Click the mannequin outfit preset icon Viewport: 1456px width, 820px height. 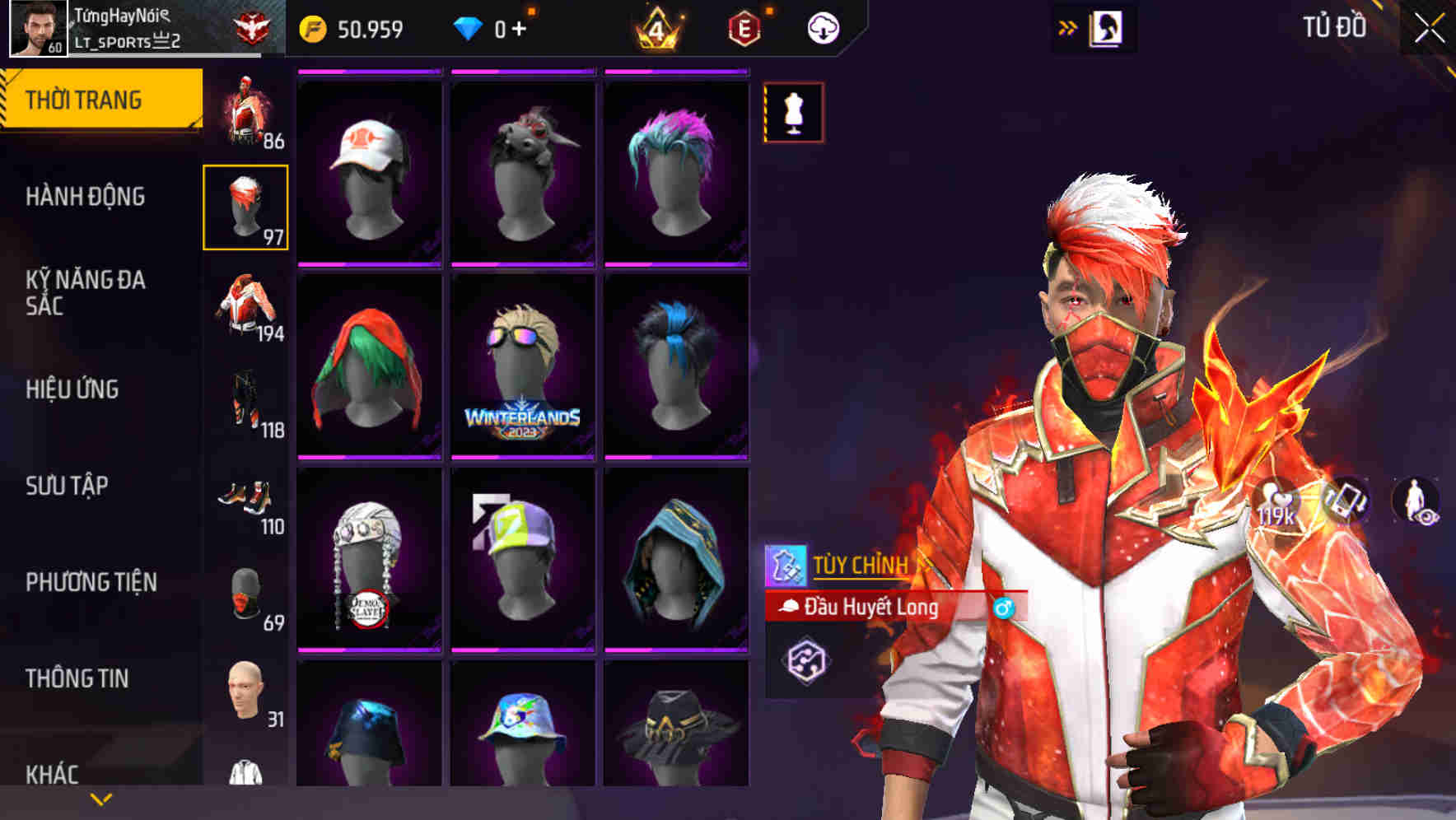click(x=793, y=114)
